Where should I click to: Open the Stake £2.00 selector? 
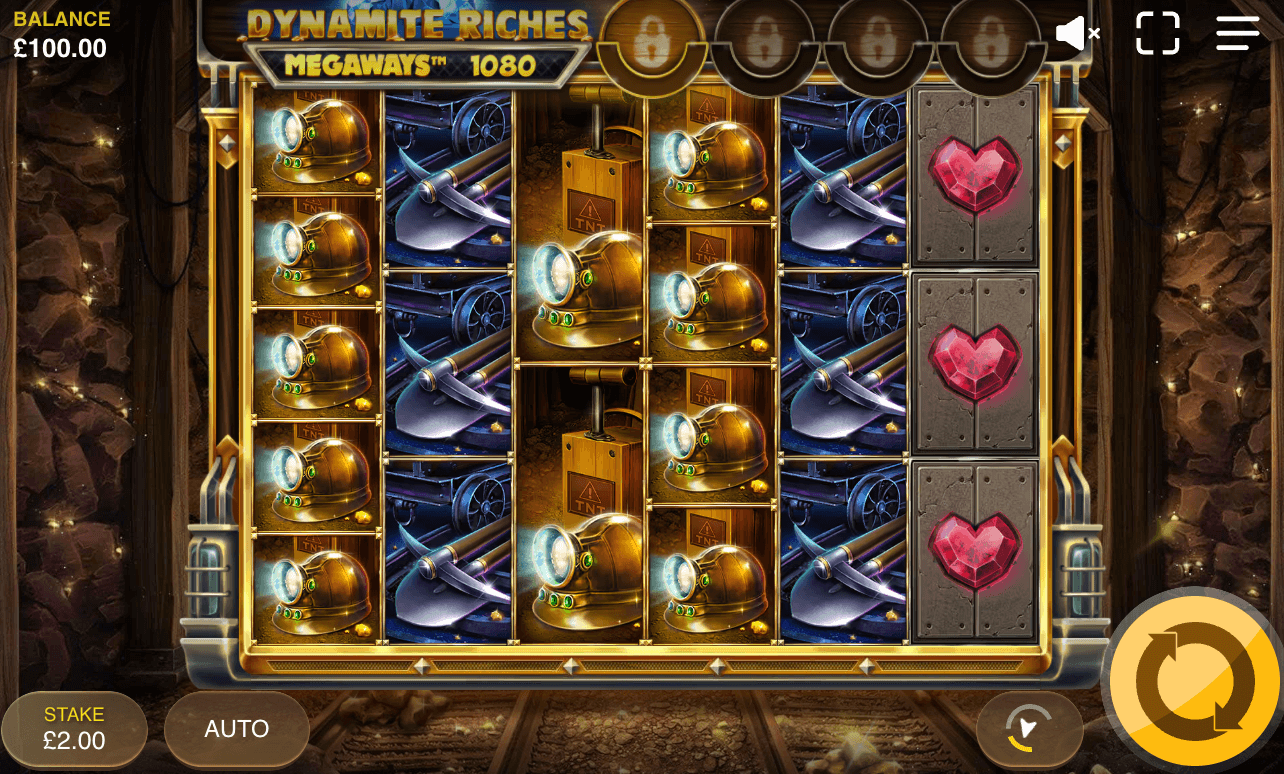[74, 729]
